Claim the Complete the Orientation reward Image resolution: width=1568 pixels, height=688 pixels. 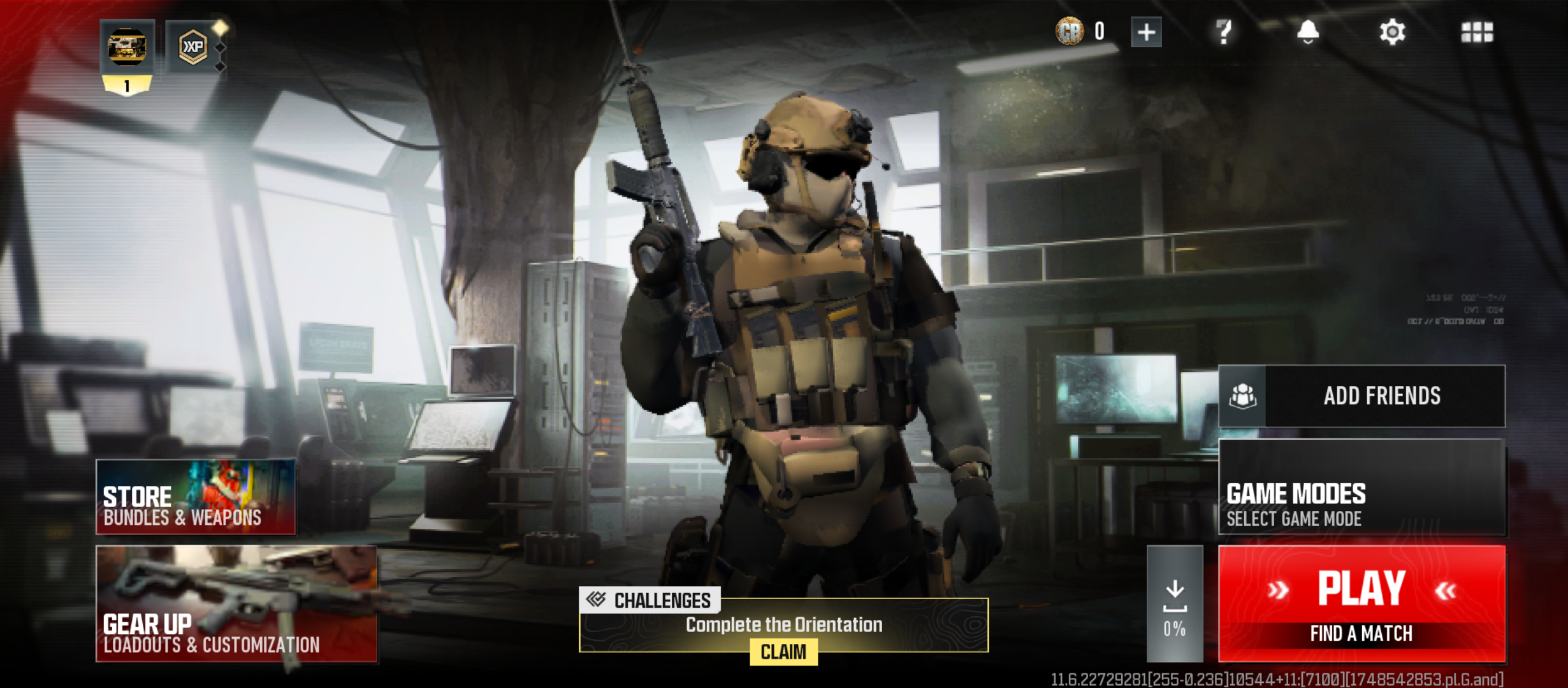tap(783, 651)
